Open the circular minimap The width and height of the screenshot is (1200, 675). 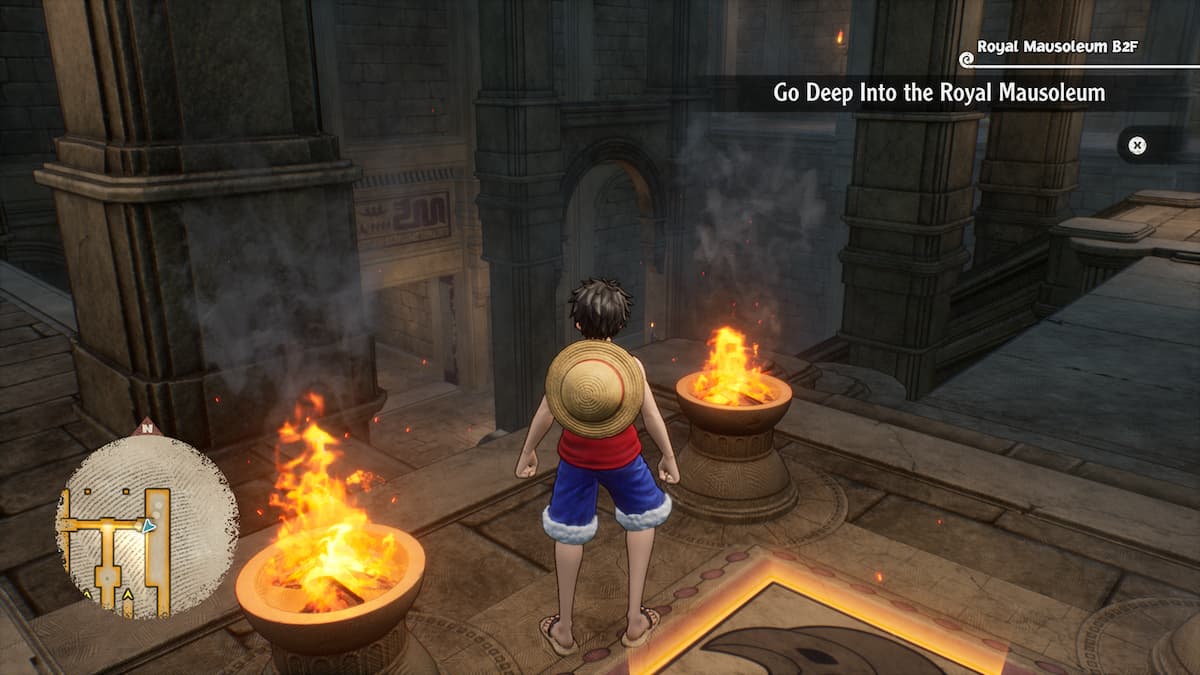point(146,527)
